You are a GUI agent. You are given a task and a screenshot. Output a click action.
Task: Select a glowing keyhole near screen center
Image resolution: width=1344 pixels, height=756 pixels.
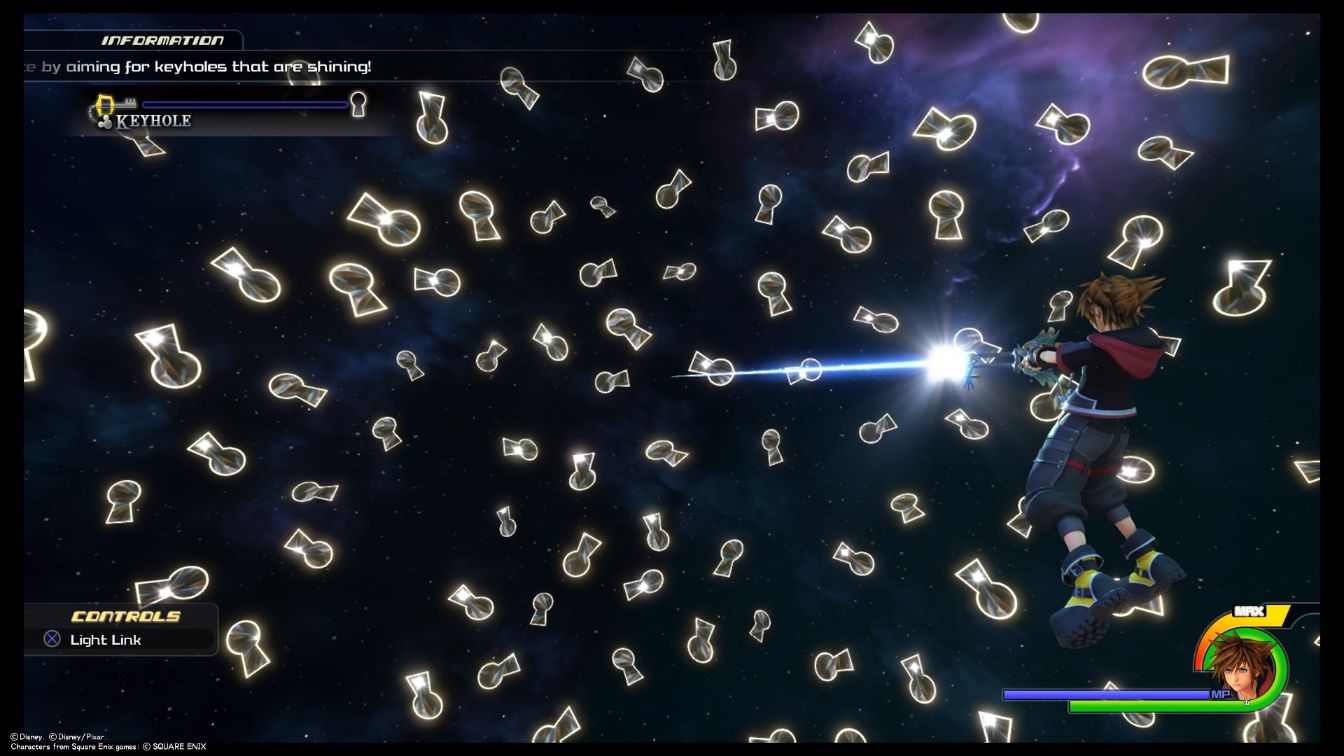pos(712,369)
